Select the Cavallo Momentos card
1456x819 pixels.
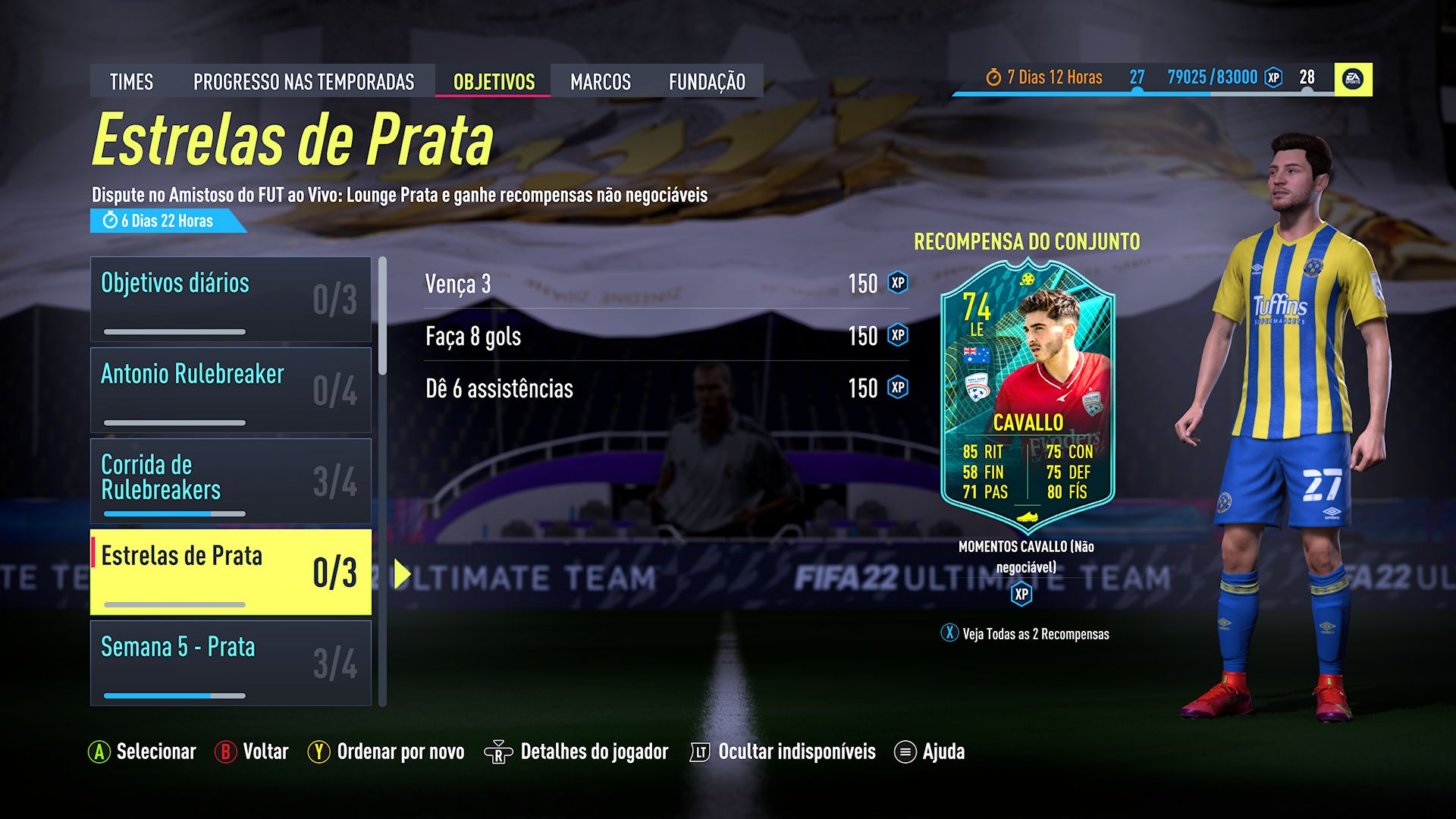1028,394
